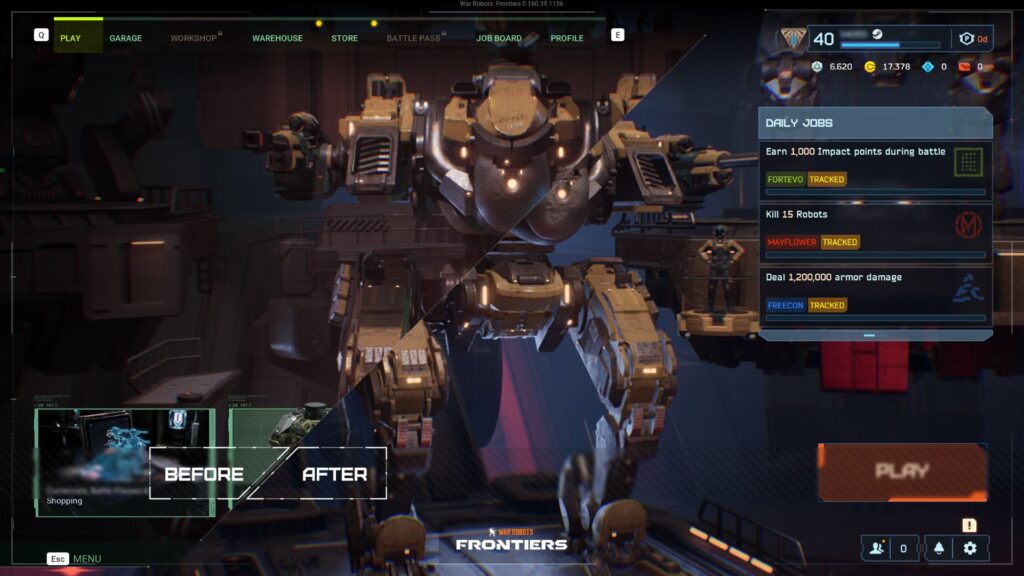Select the Play tab in top navigation
Viewport: 1024px width, 576px height.
click(x=70, y=38)
